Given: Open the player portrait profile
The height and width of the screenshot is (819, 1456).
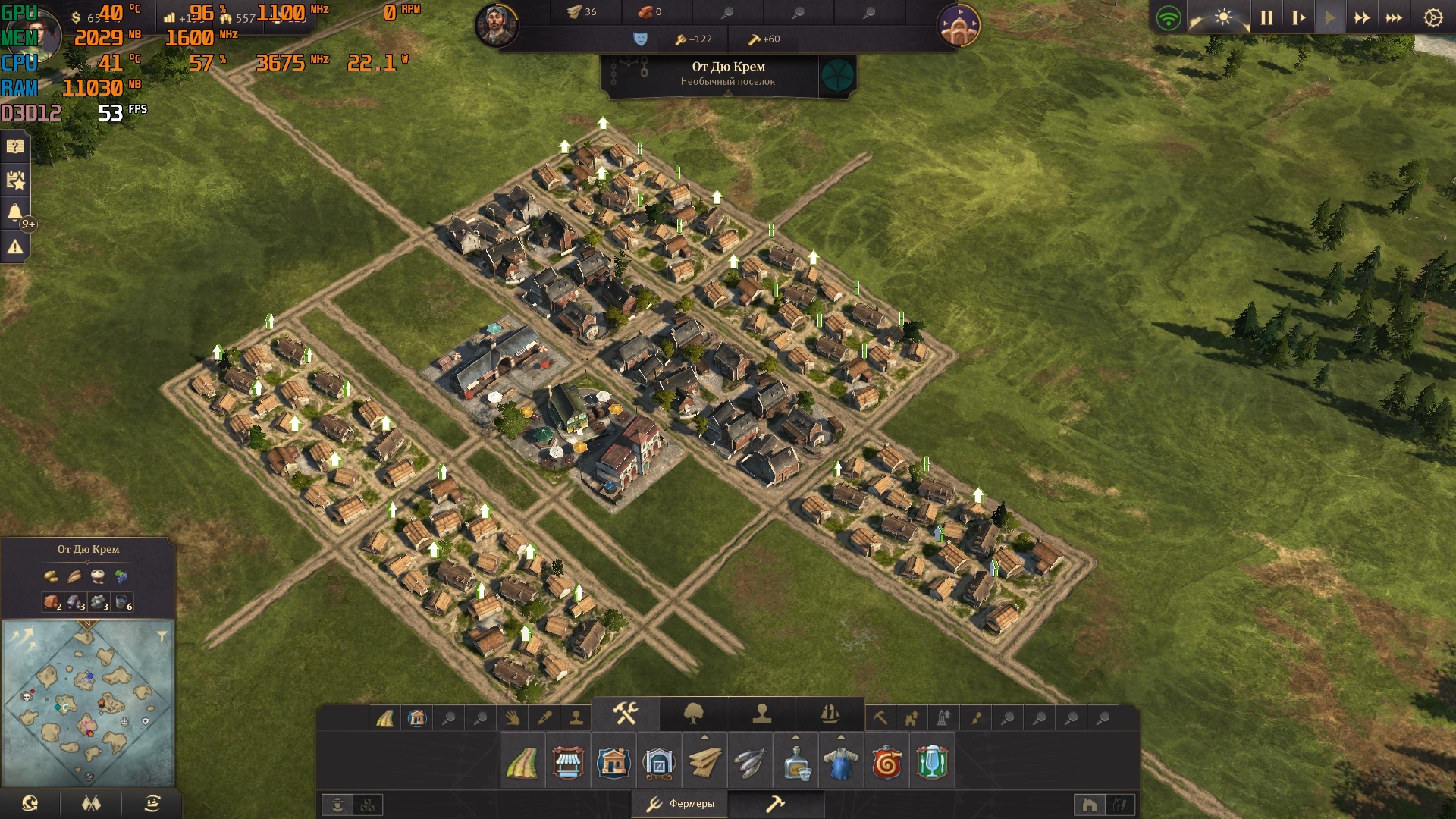Looking at the screenshot, I should (x=497, y=24).
